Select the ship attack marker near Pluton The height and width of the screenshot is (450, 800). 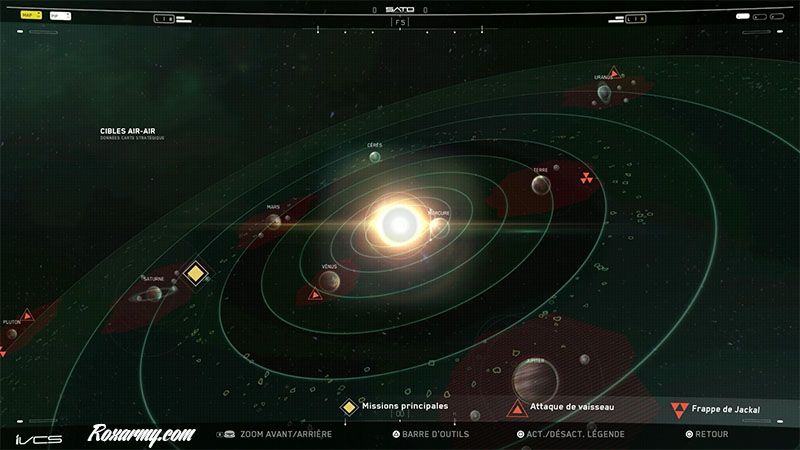point(29,316)
